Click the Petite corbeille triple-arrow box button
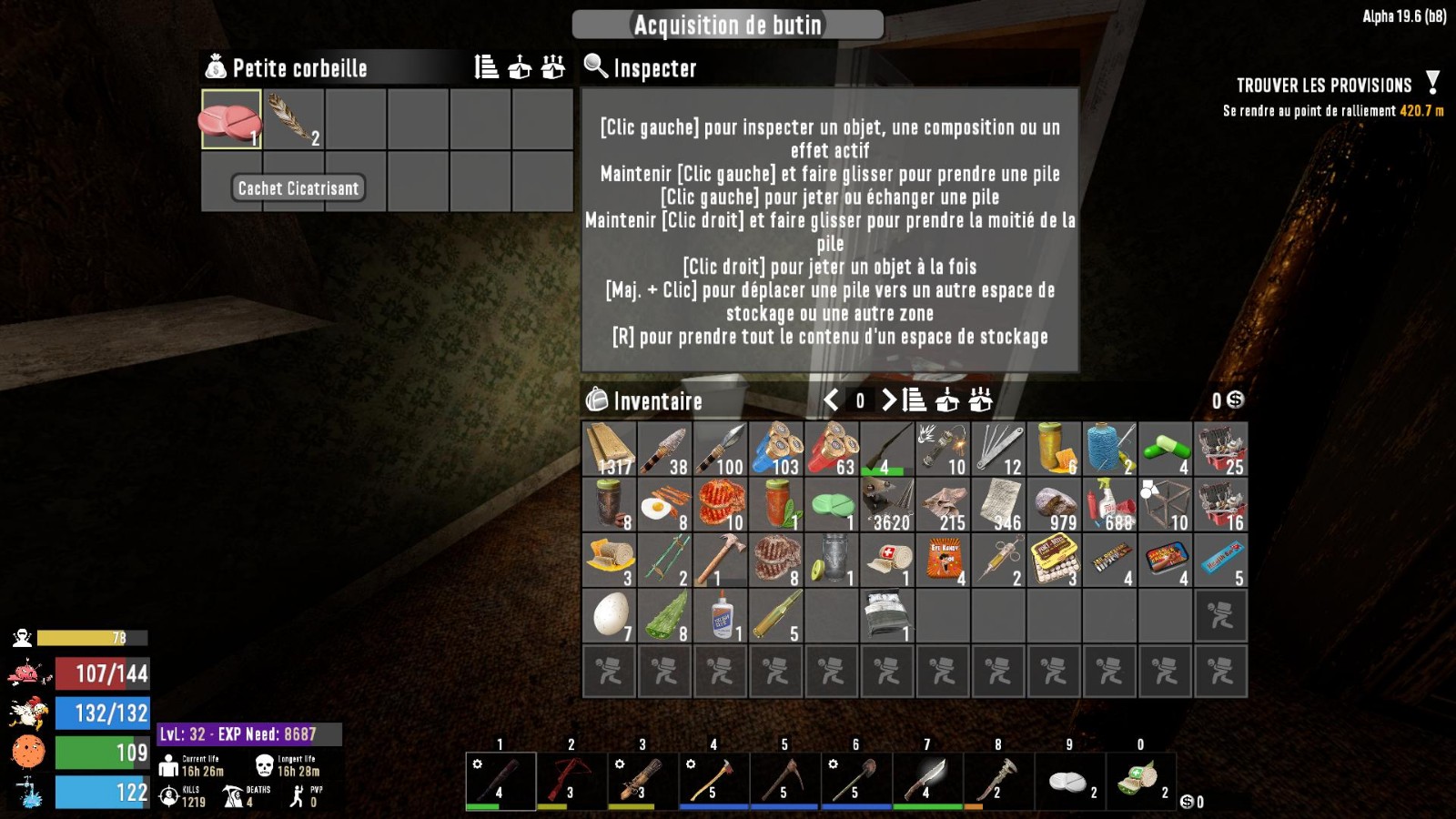 (553, 67)
